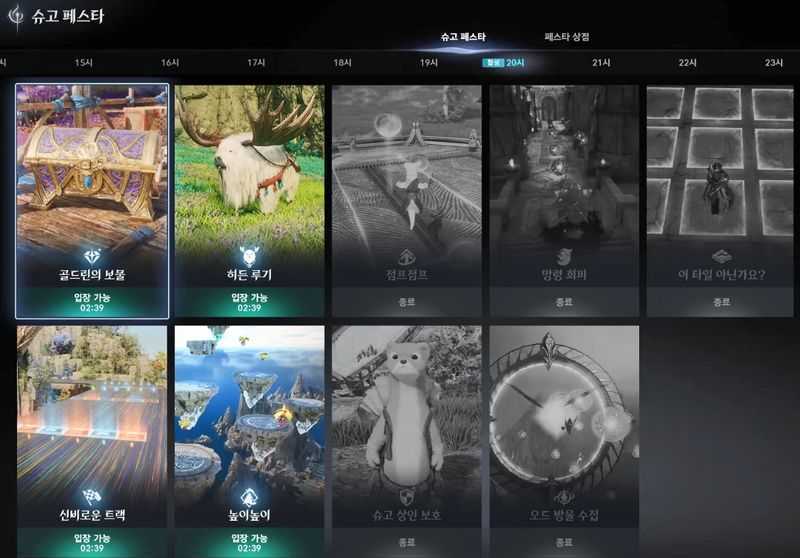Choose the 오드 방울 수집 event card

pos(564,440)
